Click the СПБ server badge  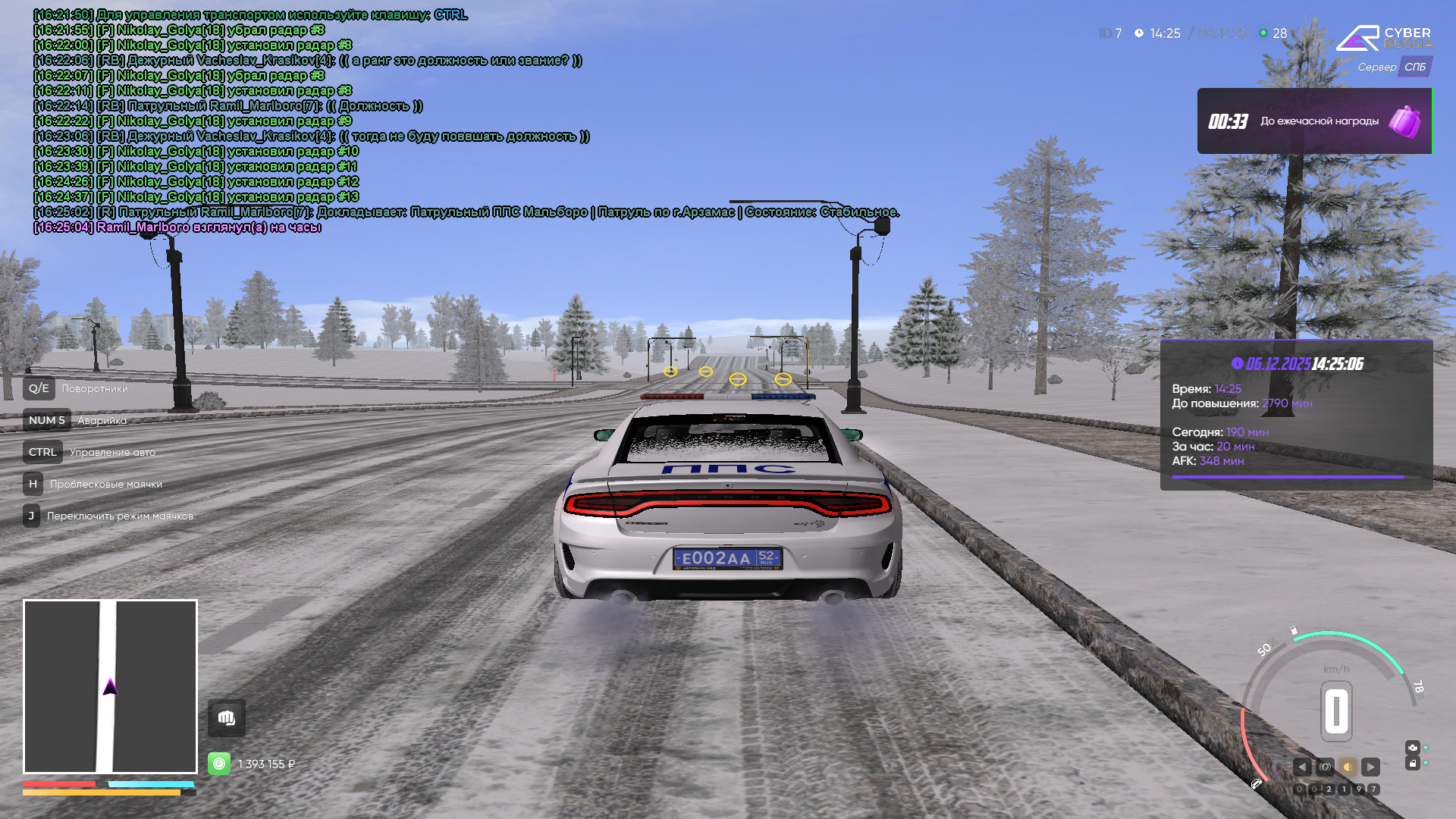pyautogui.click(x=1414, y=67)
